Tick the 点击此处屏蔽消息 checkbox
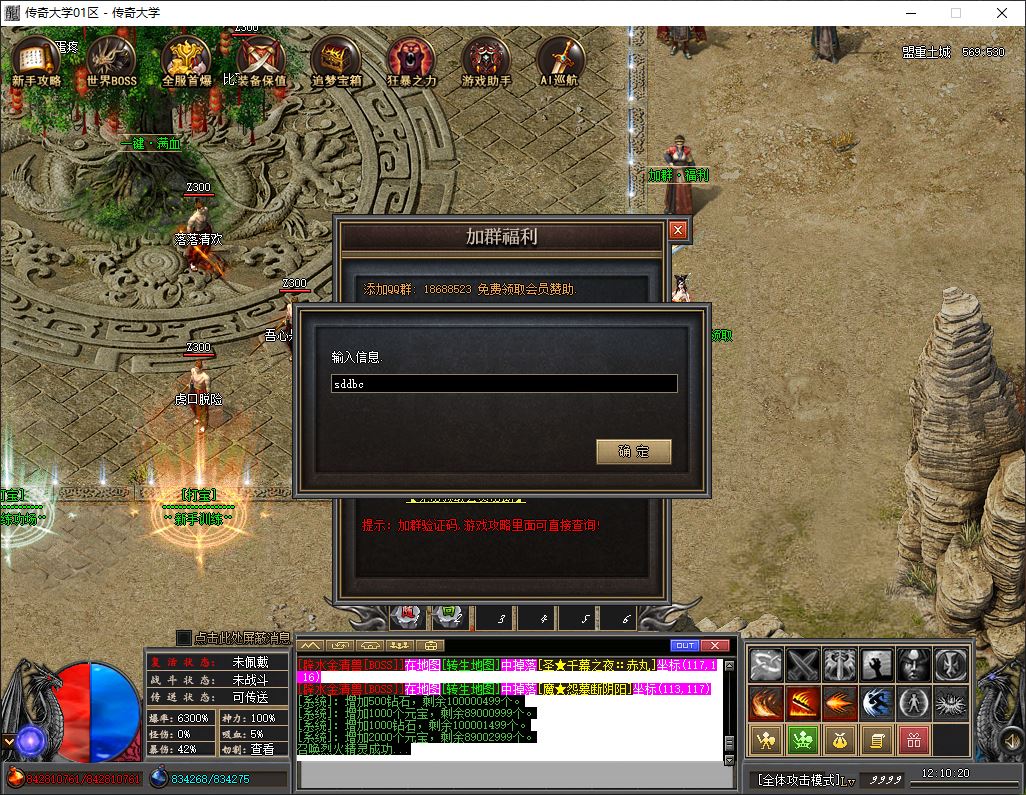Viewport: 1026px width, 795px height. (x=183, y=637)
